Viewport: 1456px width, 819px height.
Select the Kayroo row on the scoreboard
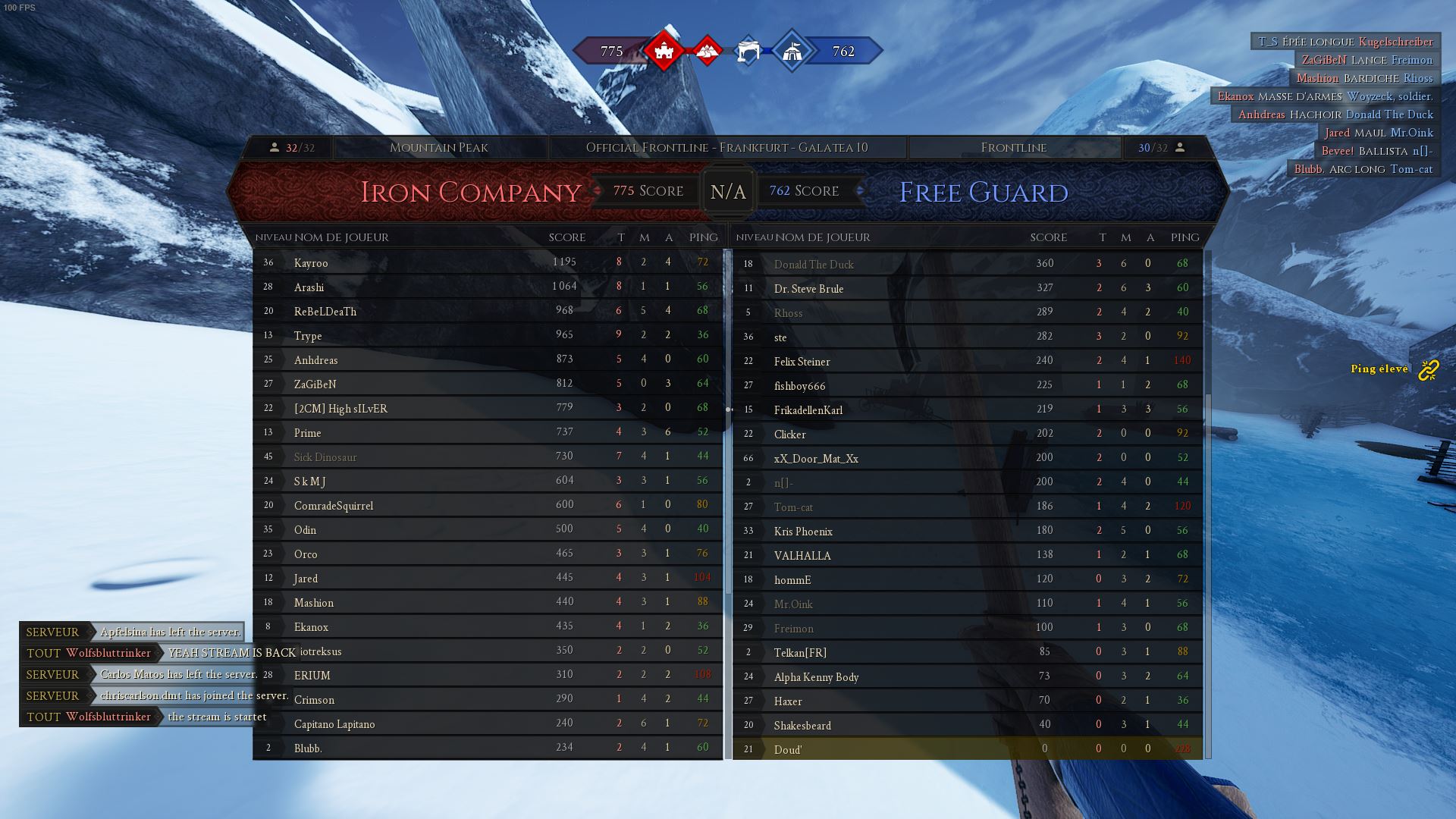click(485, 262)
